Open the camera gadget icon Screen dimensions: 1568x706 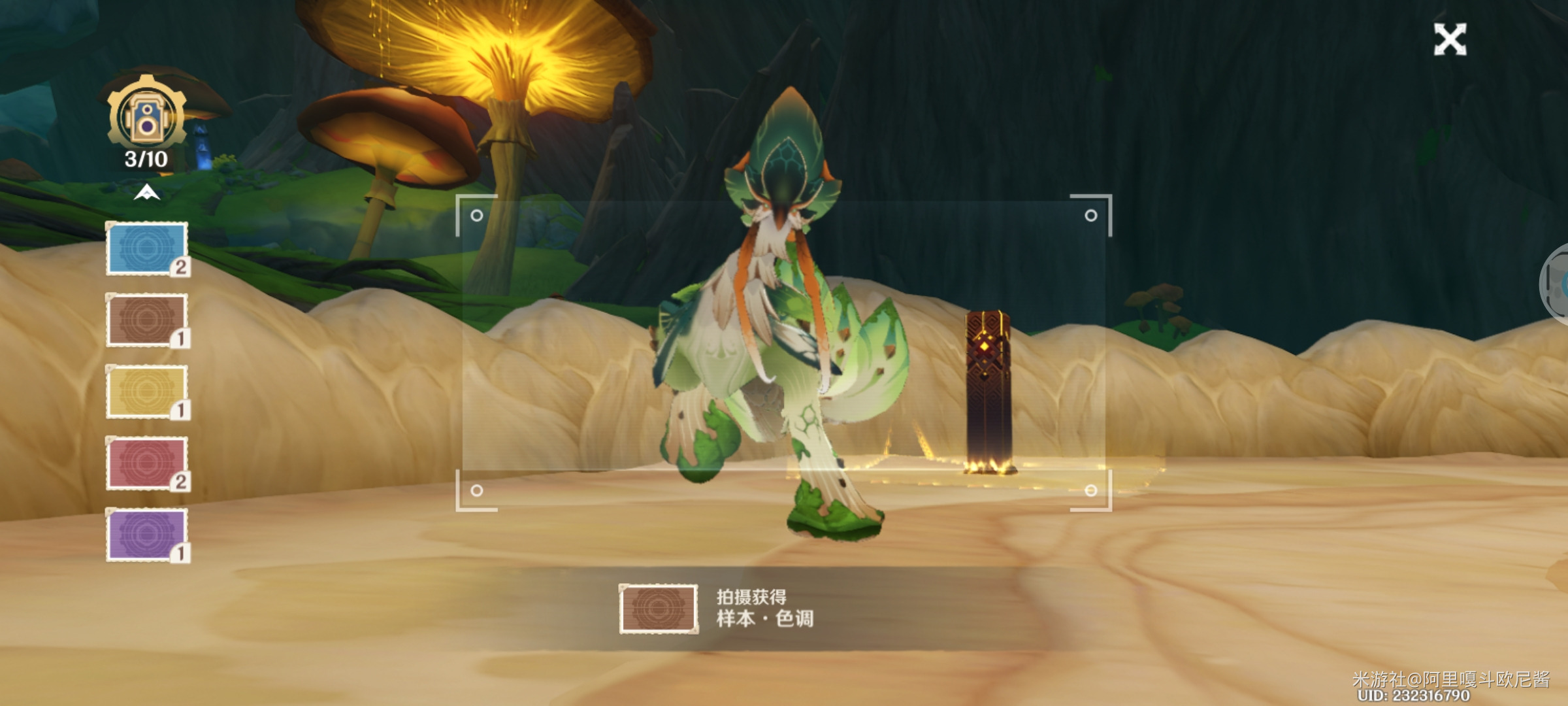pos(147,118)
